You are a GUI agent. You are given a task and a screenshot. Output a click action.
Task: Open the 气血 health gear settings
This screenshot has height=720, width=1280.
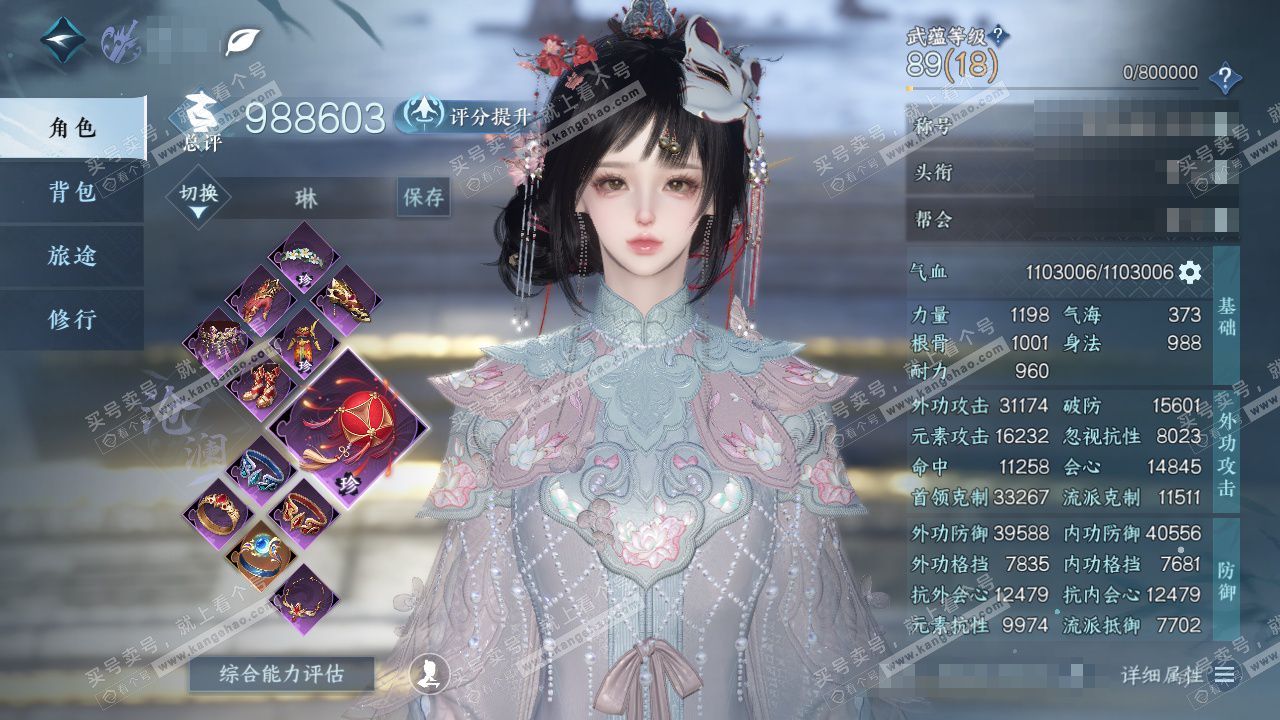pos(1190,272)
